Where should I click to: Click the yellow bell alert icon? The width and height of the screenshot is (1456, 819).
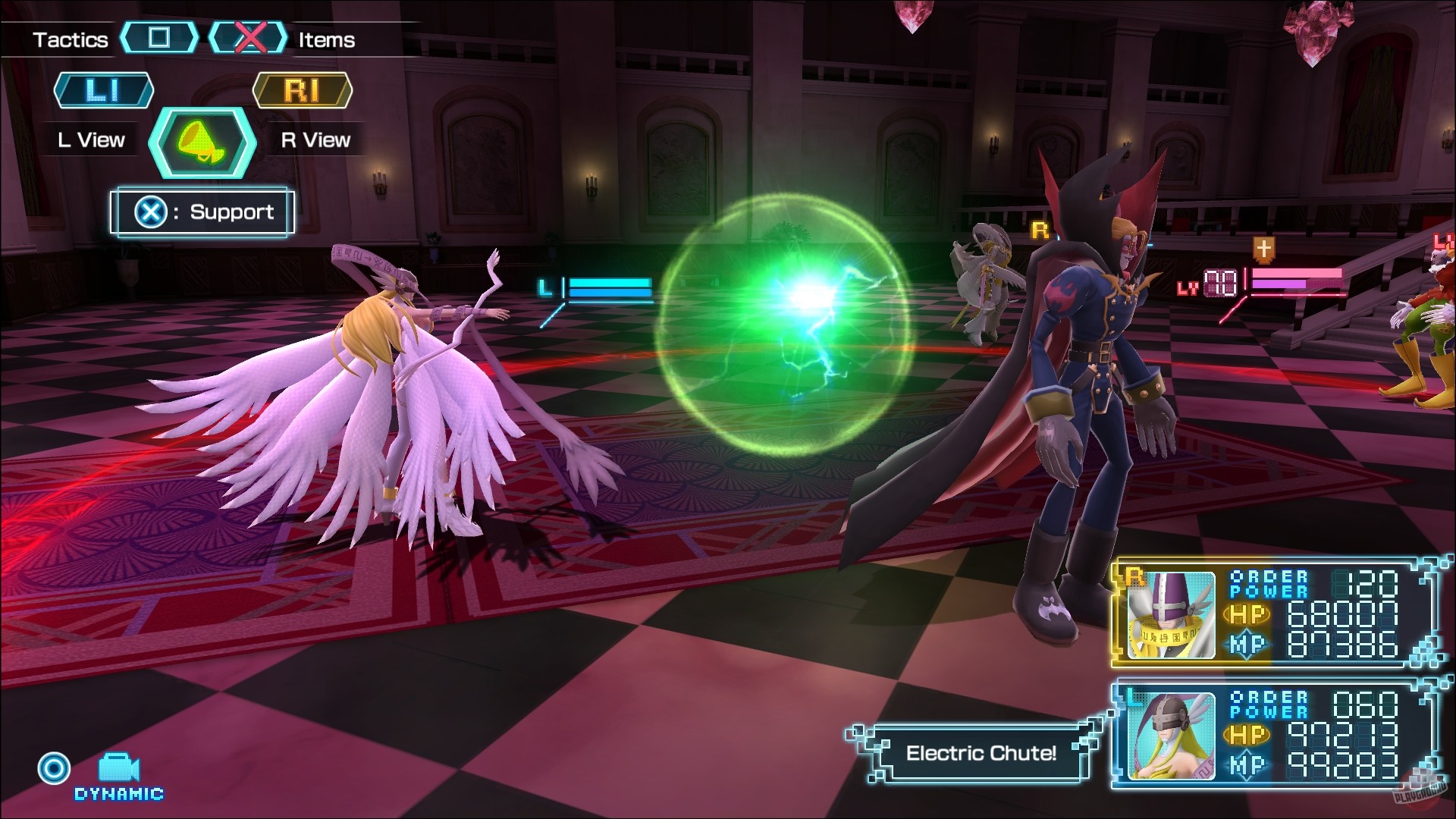click(x=201, y=143)
